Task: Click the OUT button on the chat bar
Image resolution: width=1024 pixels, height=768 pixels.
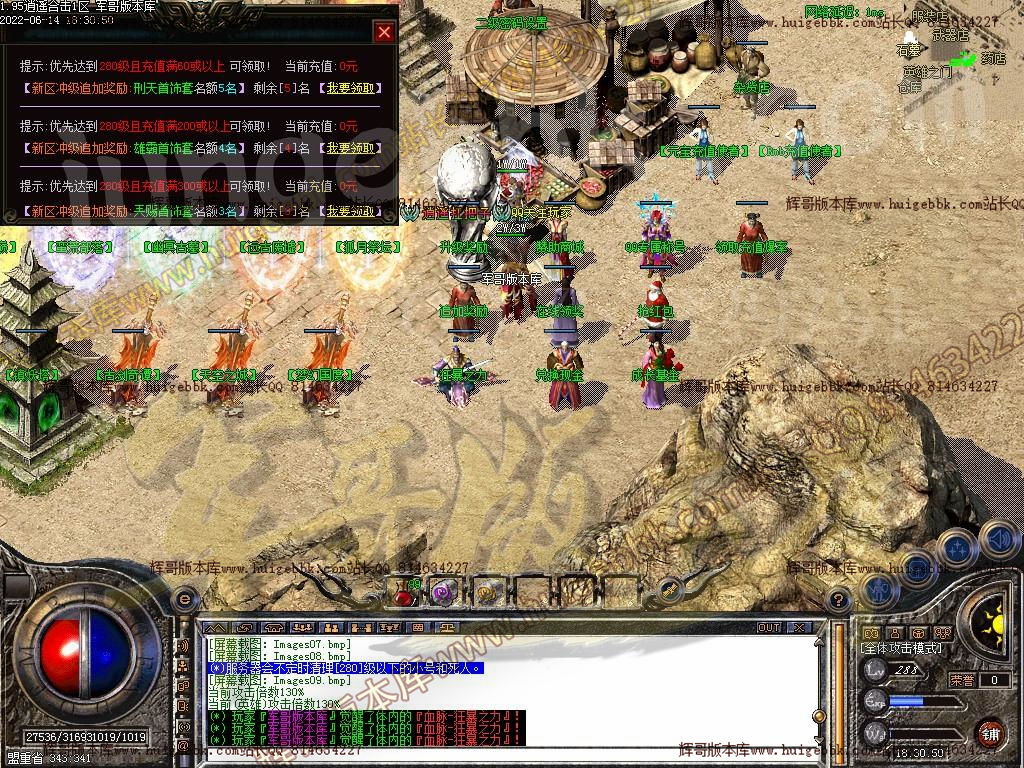Action: point(768,627)
